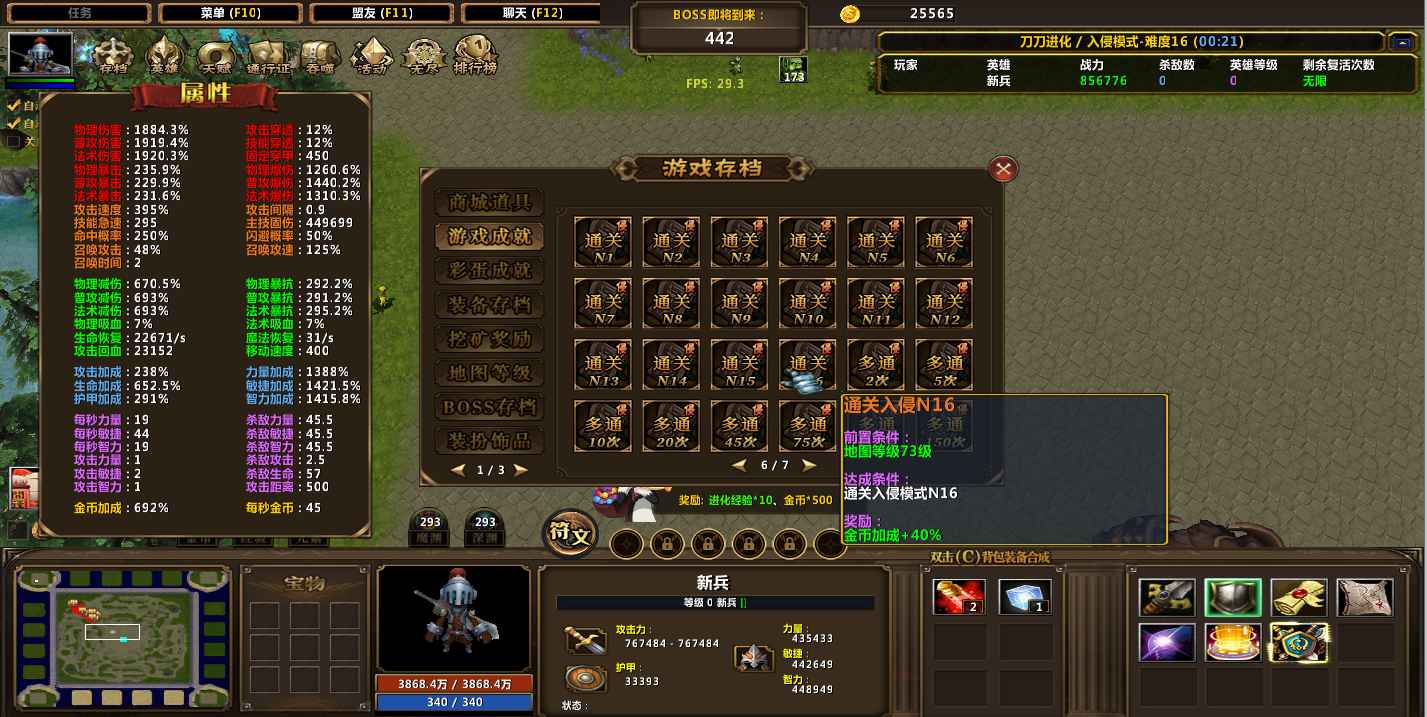Open the 聊天 (F12) chat log

[532, 13]
